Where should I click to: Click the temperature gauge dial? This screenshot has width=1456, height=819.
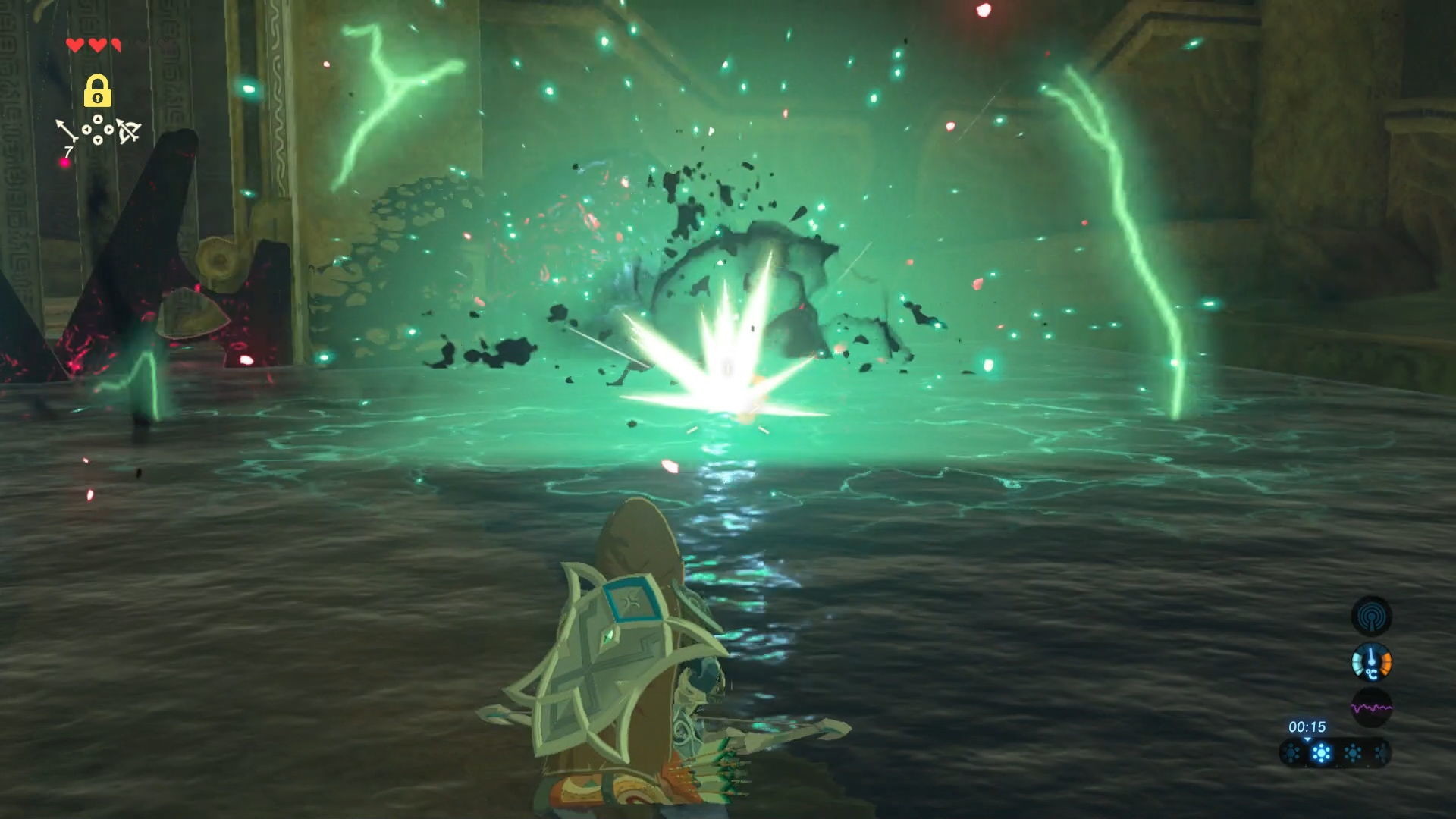(x=1371, y=661)
